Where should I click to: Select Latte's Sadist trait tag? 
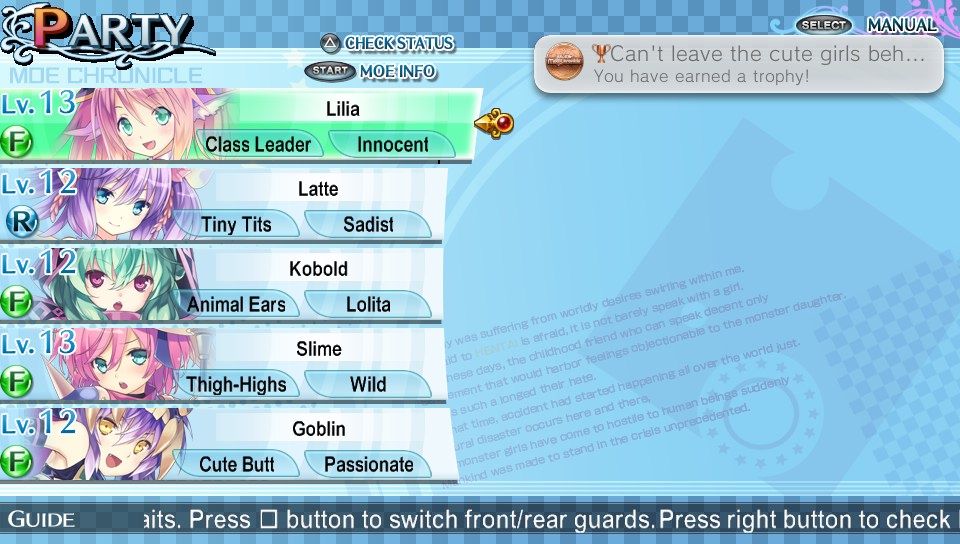(368, 225)
